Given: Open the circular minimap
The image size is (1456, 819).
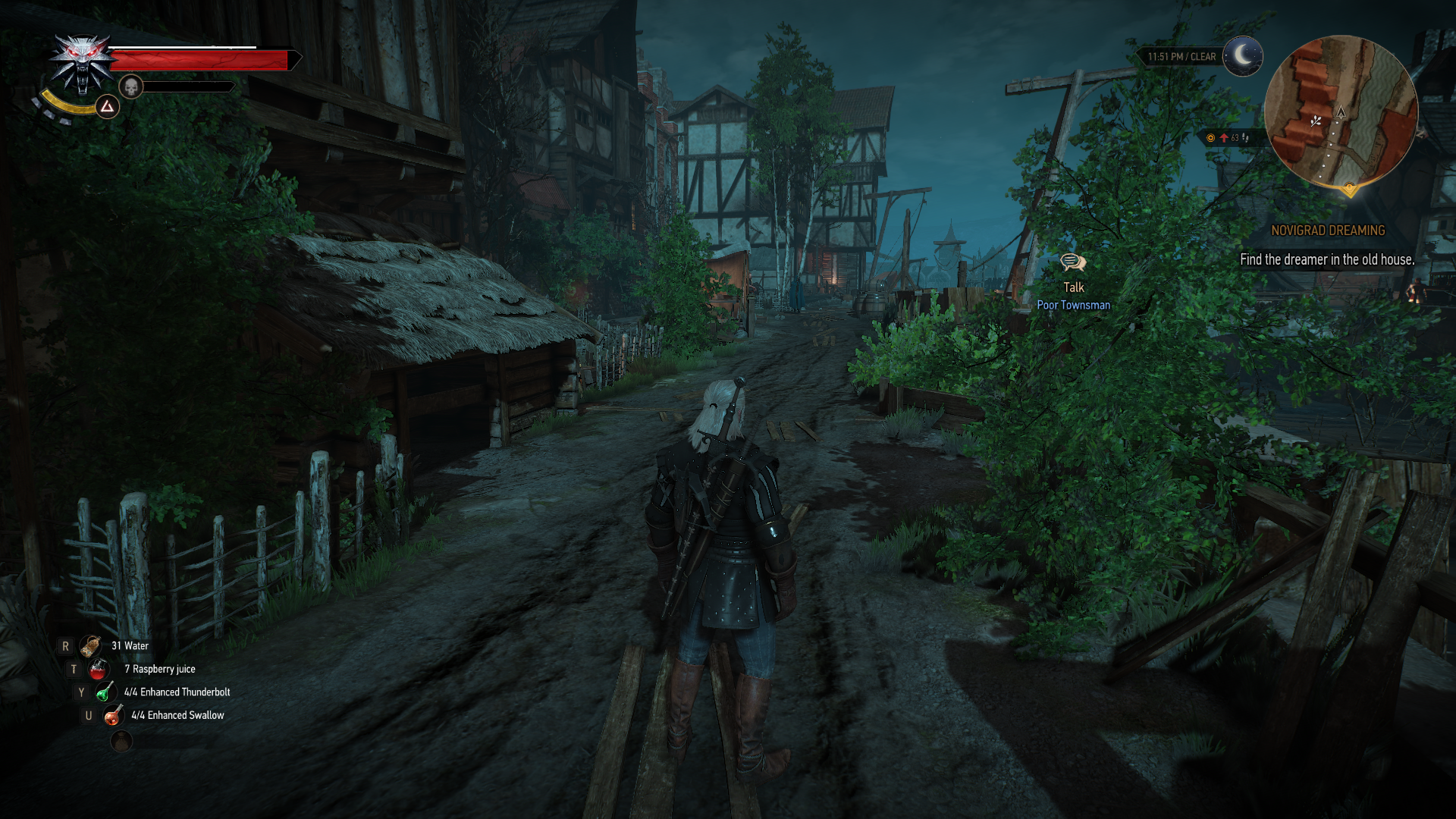Looking at the screenshot, I should pyautogui.click(x=1341, y=112).
